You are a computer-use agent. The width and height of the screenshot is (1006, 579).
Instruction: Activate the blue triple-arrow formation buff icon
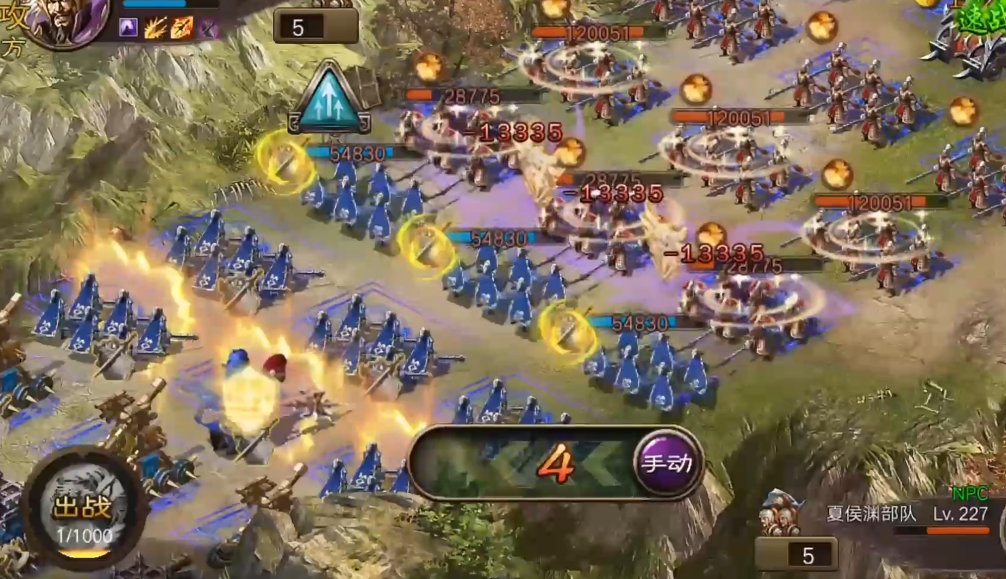330,100
